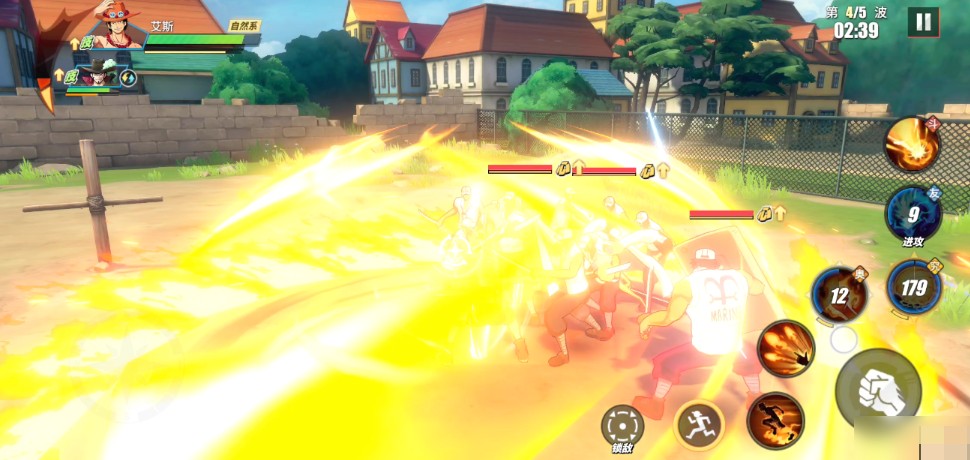The height and width of the screenshot is (460, 970).
Task: Call the 进攻 ally assist skill
Action: click(912, 214)
